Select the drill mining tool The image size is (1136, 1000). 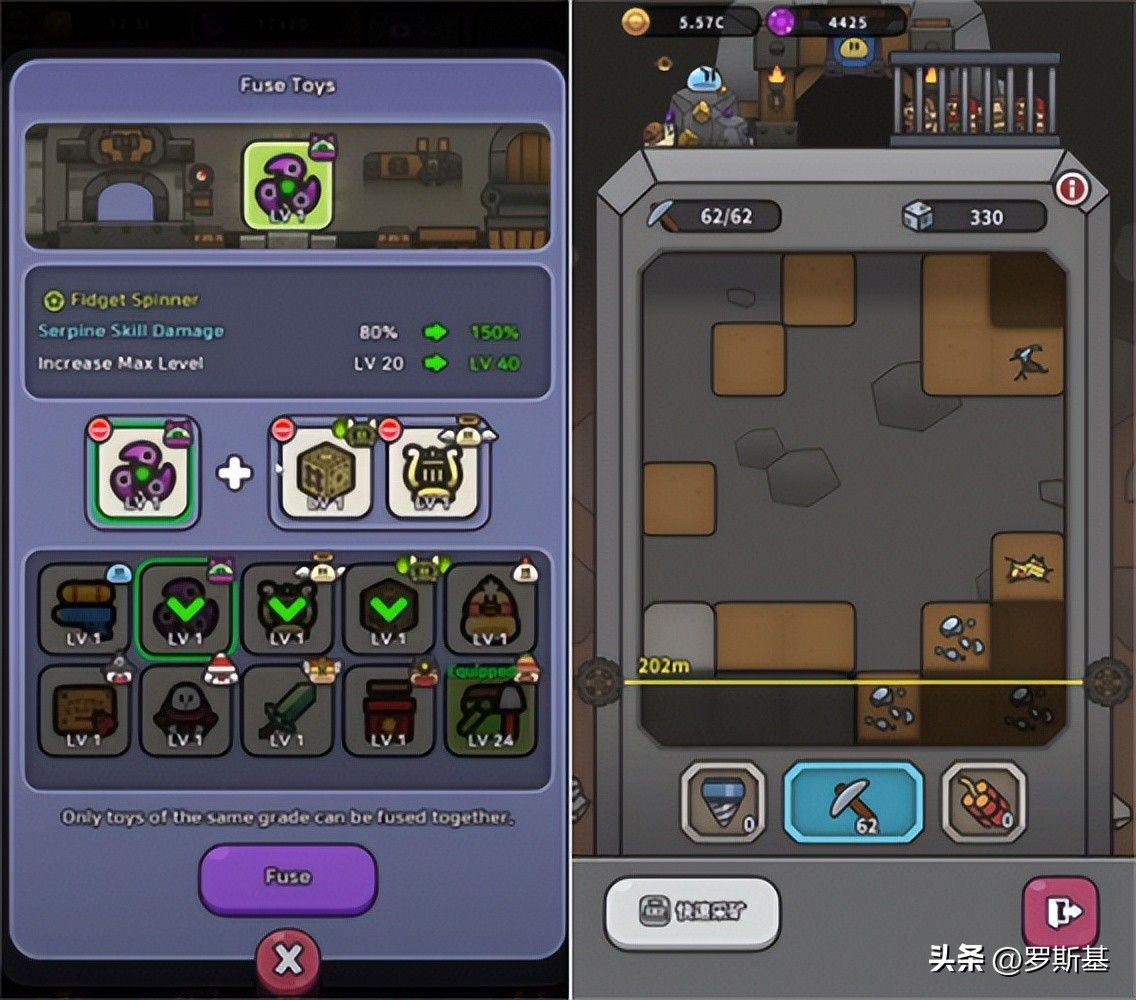(x=723, y=800)
